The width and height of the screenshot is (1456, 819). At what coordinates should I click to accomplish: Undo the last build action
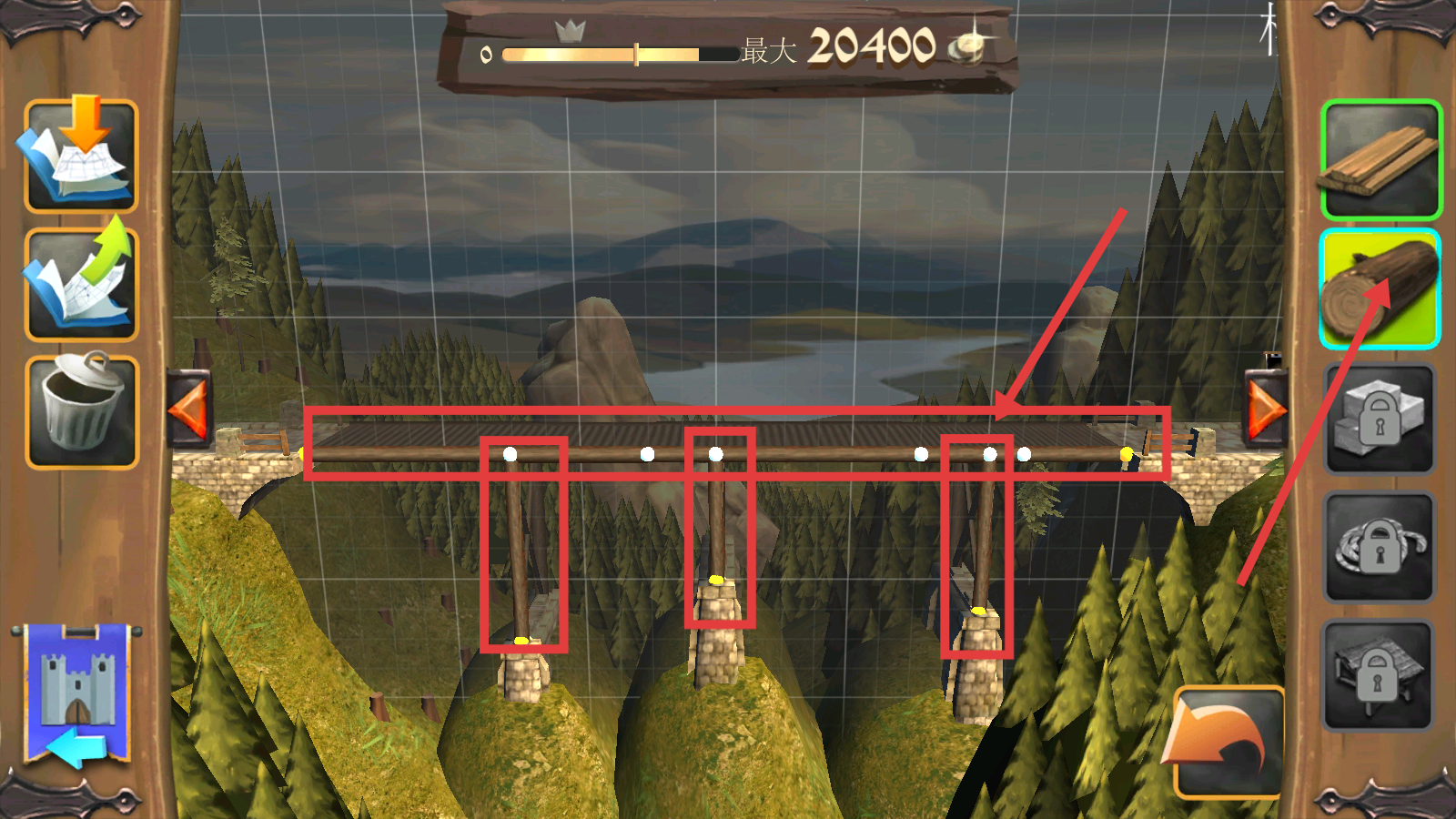pyautogui.click(x=1226, y=742)
